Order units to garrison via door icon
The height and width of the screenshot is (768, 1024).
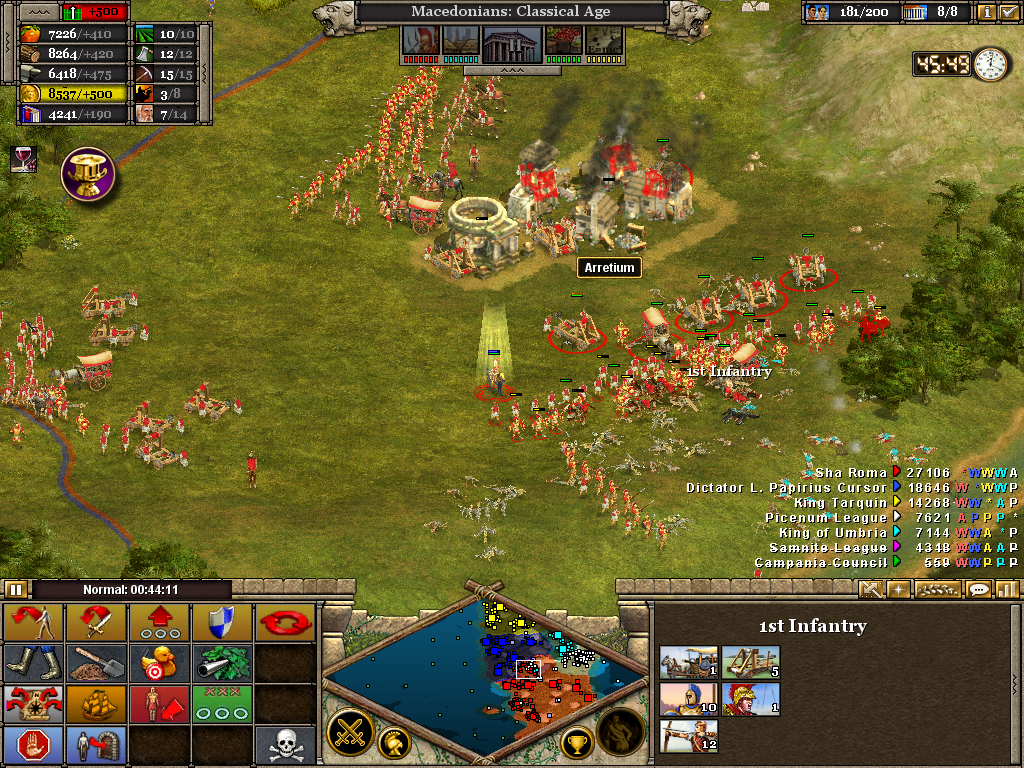click(95, 744)
